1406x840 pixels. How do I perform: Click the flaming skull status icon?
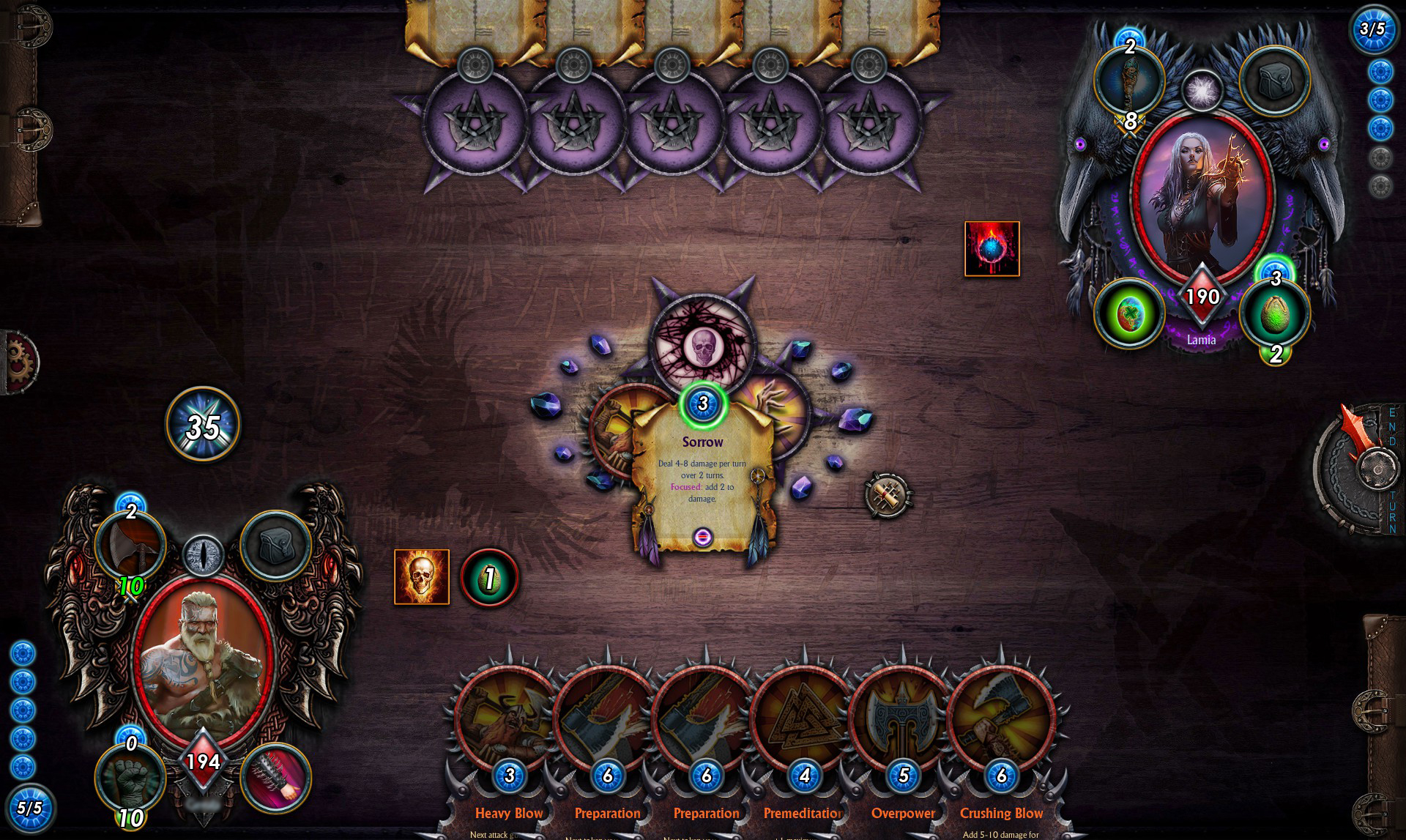(x=422, y=577)
